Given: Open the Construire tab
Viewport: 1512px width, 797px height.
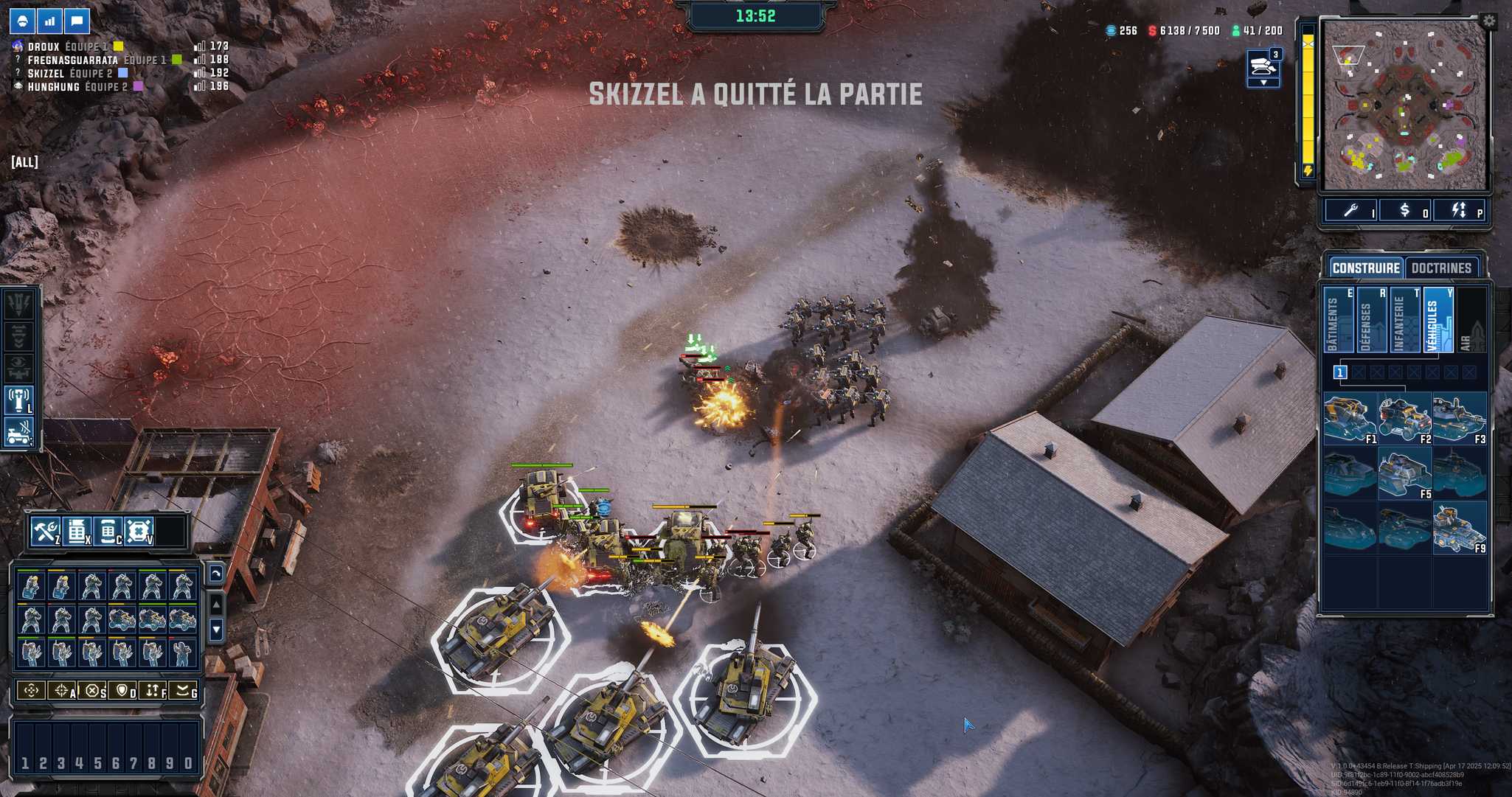Looking at the screenshot, I should [x=1365, y=268].
